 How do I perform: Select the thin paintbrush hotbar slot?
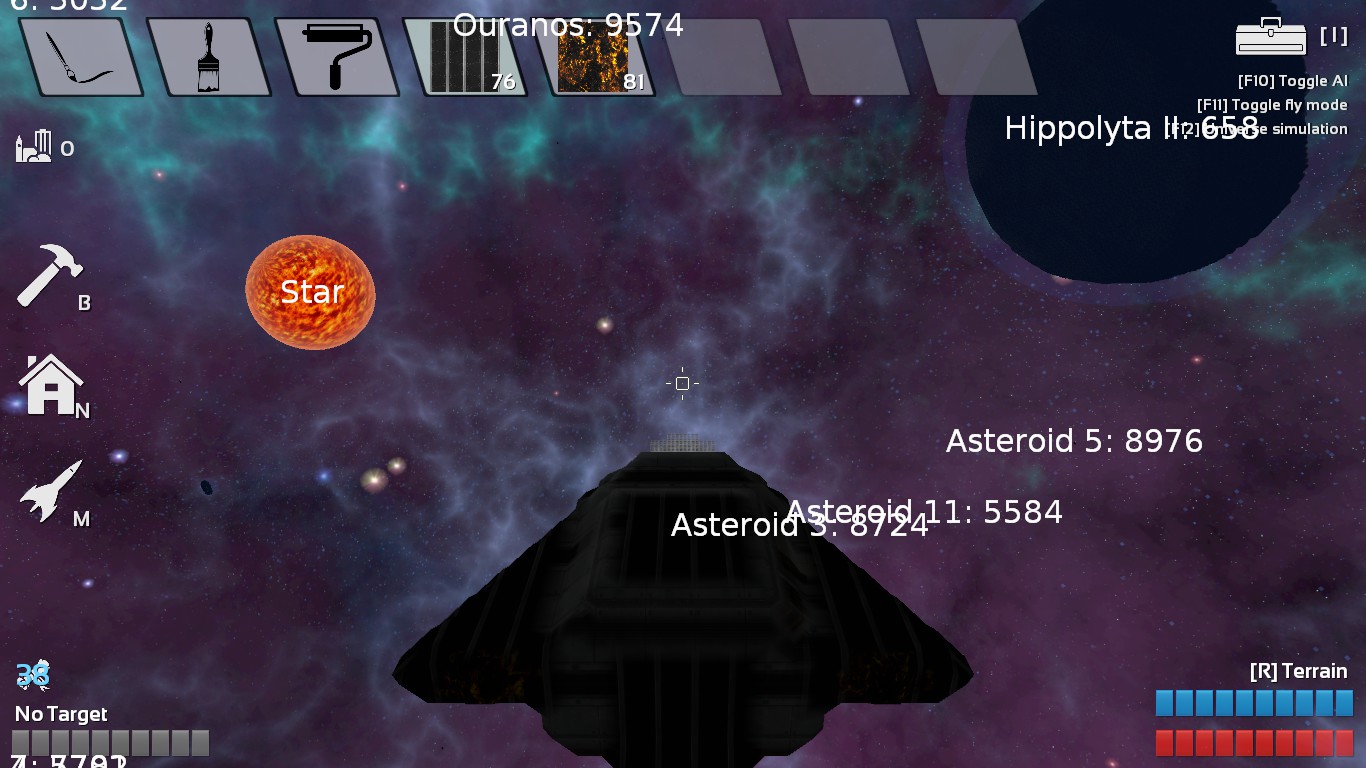pos(80,57)
